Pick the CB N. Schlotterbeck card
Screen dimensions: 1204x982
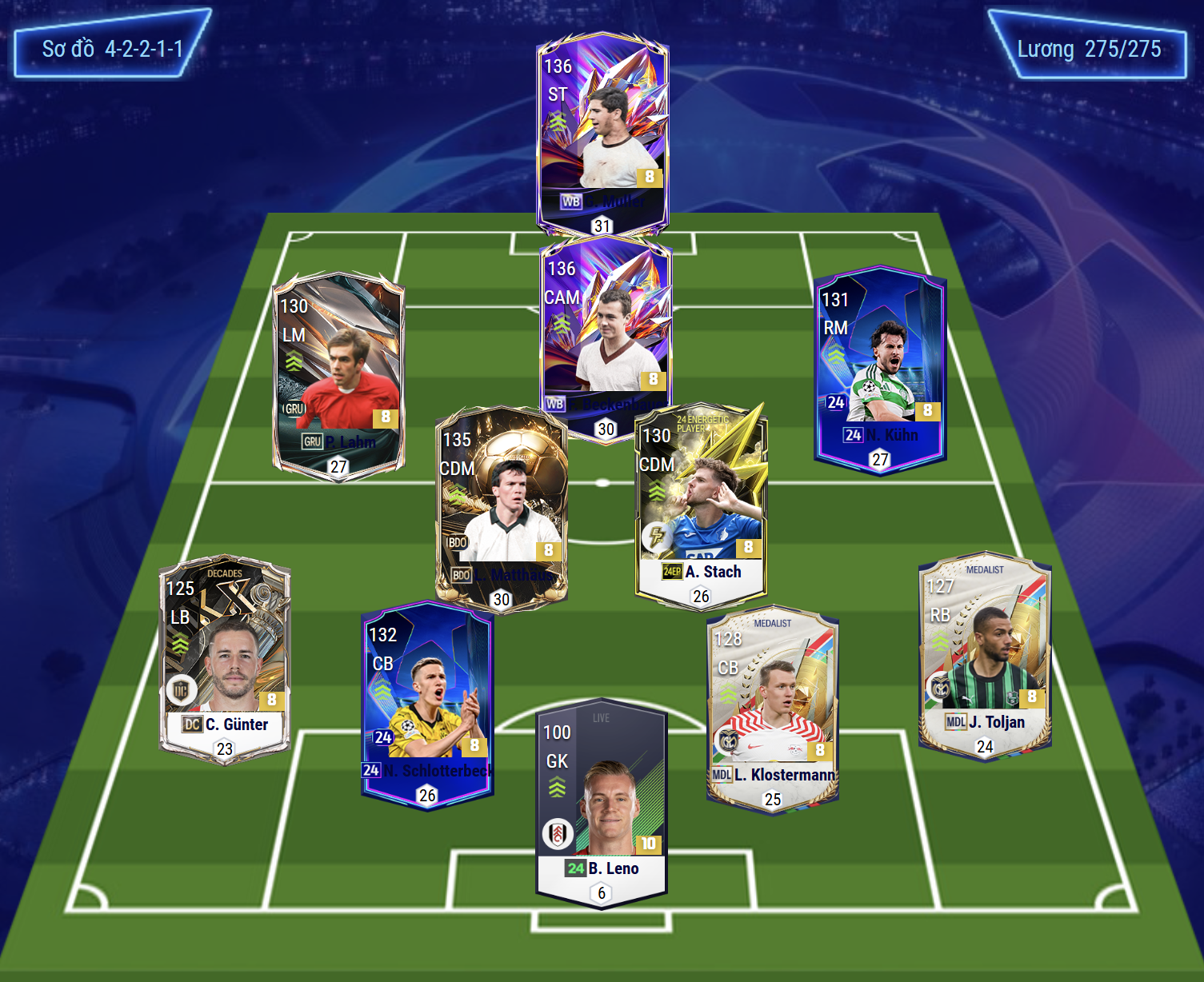(427, 704)
